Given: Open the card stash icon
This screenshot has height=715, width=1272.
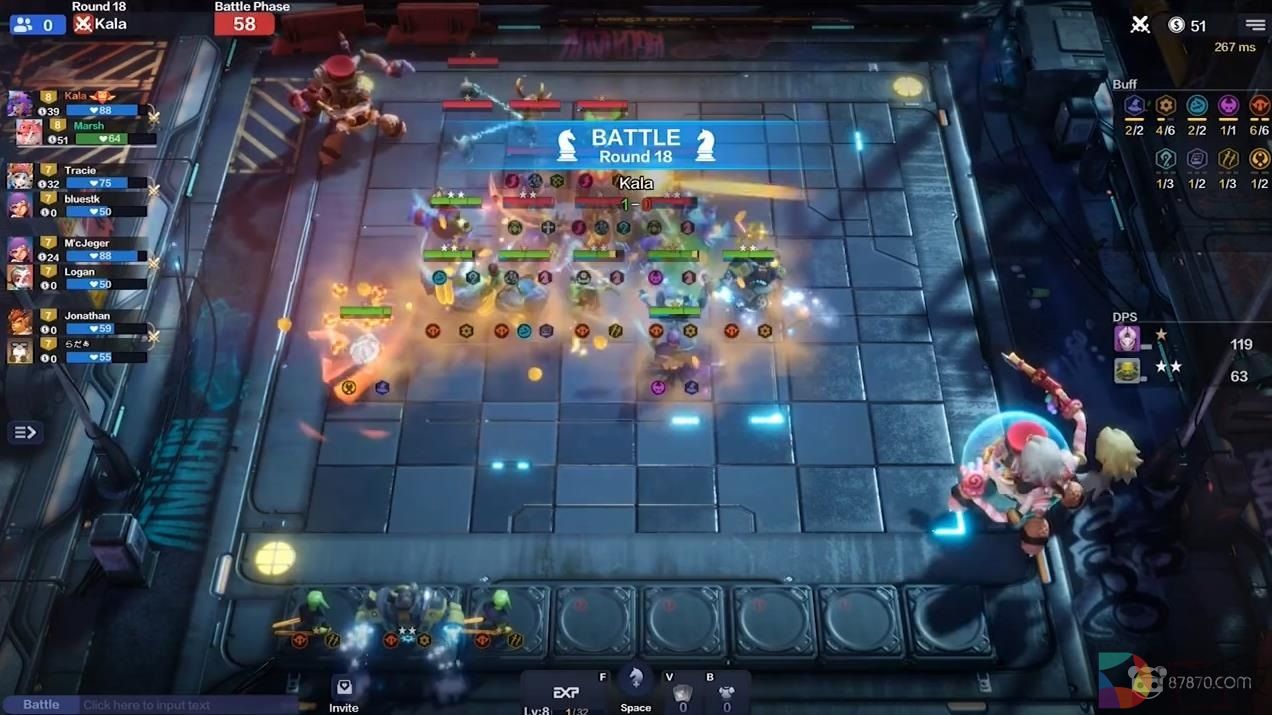Looking at the screenshot, I should coord(682,693).
